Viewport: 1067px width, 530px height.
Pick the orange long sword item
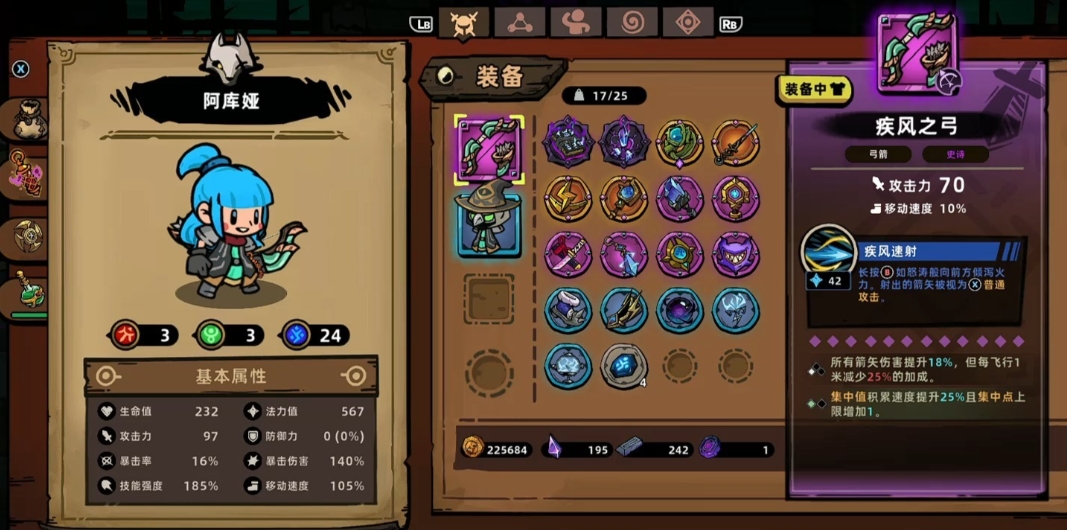tap(736, 143)
